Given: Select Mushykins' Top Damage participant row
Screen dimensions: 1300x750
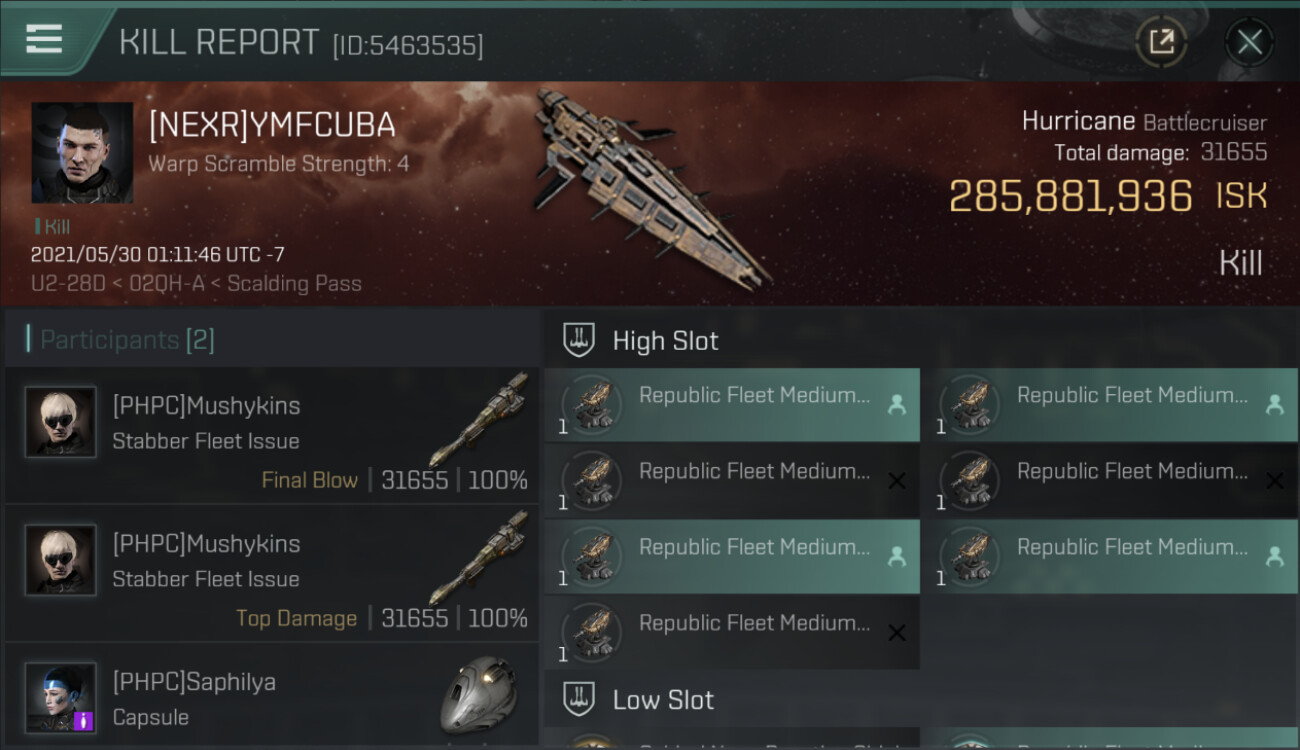Looking at the screenshot, I should coord(272,574).
